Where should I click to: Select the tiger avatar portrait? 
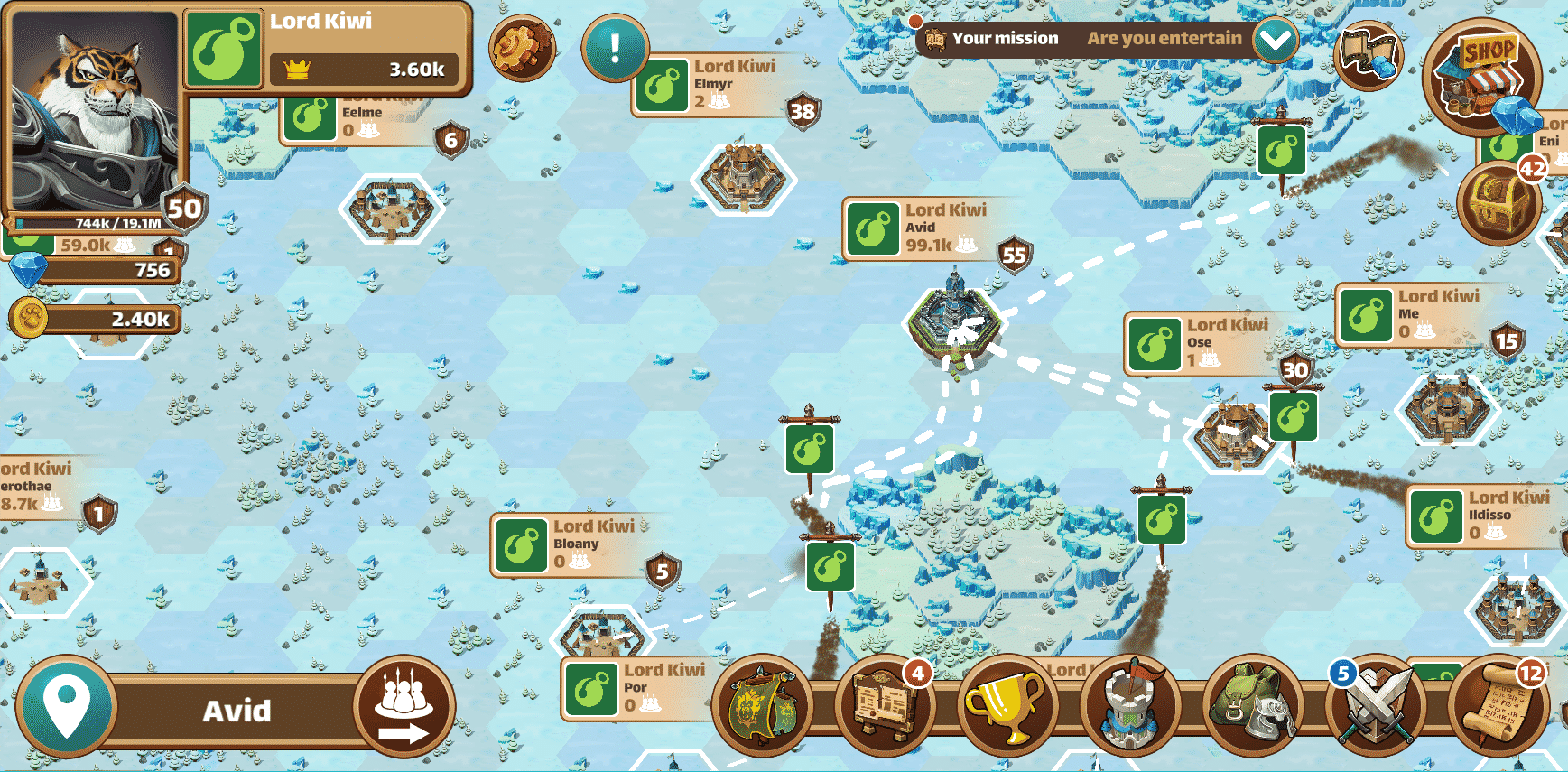(x=94, y=110)
